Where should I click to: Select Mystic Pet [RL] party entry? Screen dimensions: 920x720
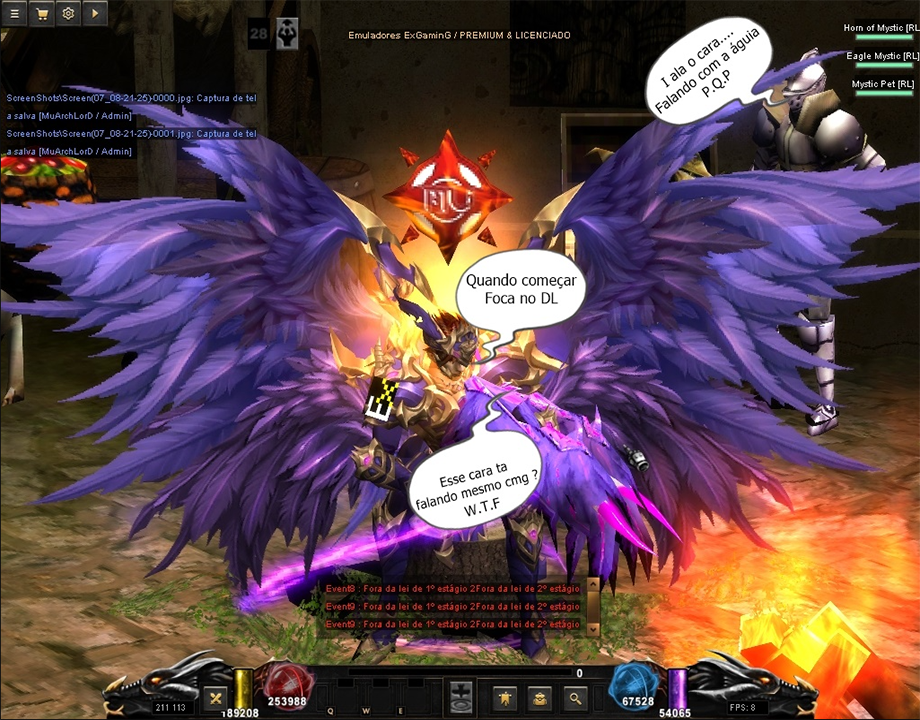[884, 84]
